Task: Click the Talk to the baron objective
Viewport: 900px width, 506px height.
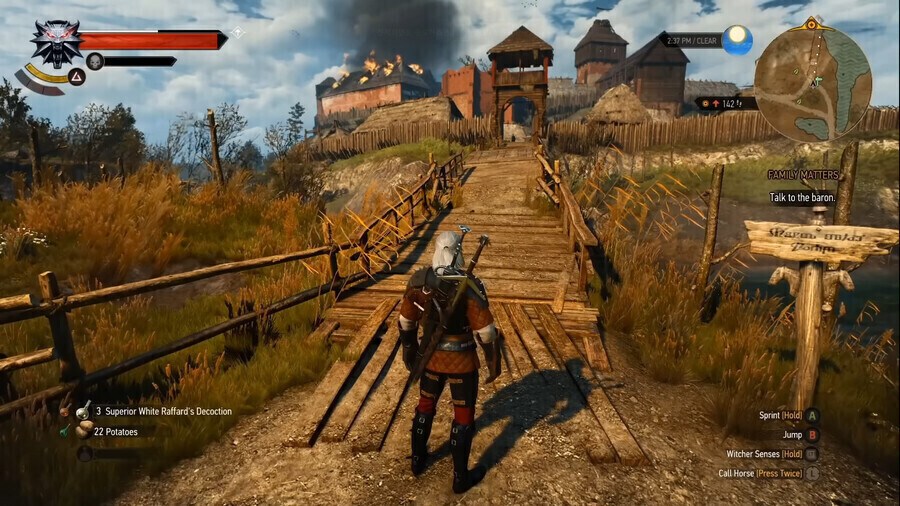Action: [803, 198]
